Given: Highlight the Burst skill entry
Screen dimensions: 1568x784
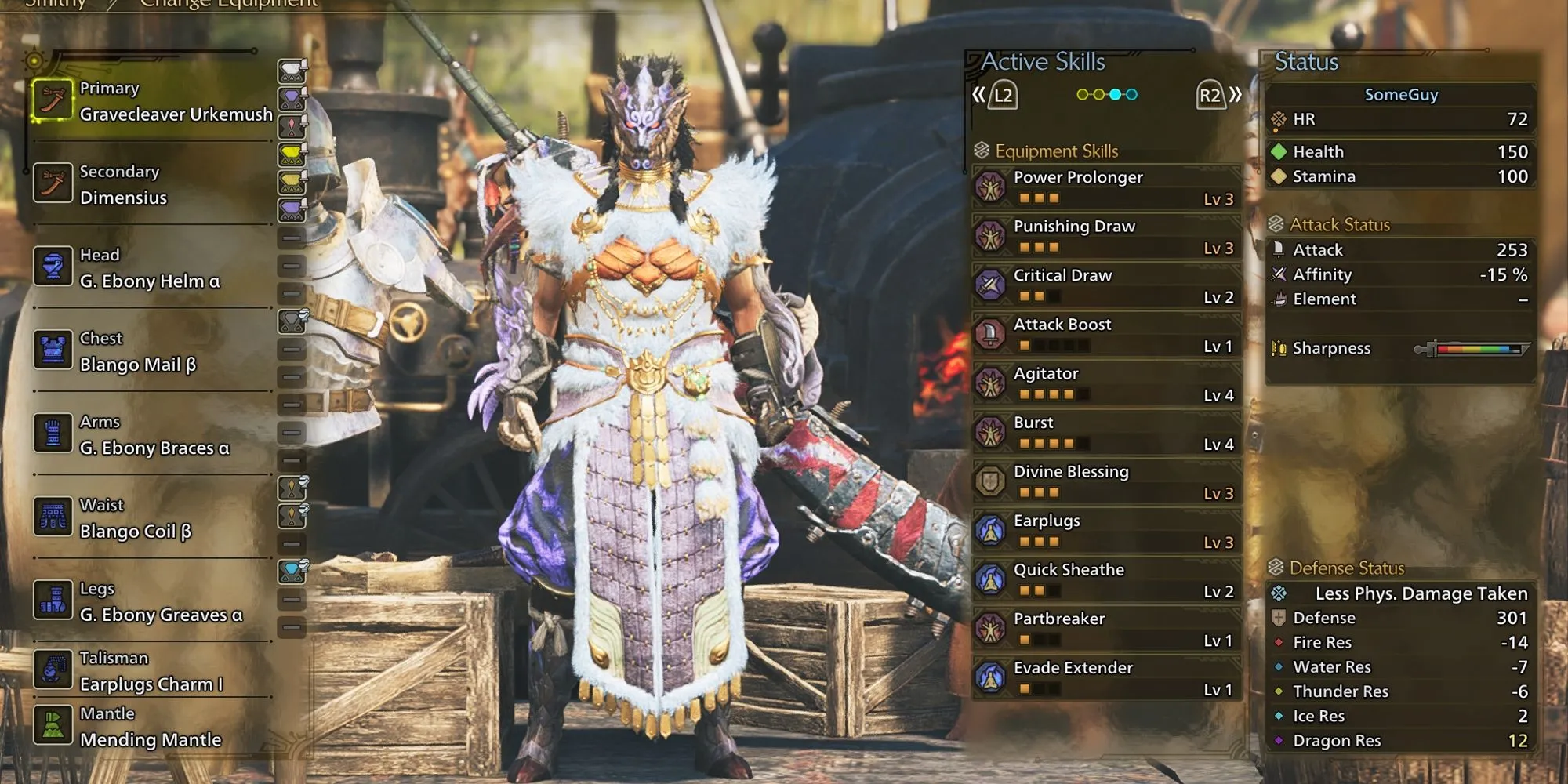Looking at the screenshot, I should pyautogui.click(x=1106, y=433).
